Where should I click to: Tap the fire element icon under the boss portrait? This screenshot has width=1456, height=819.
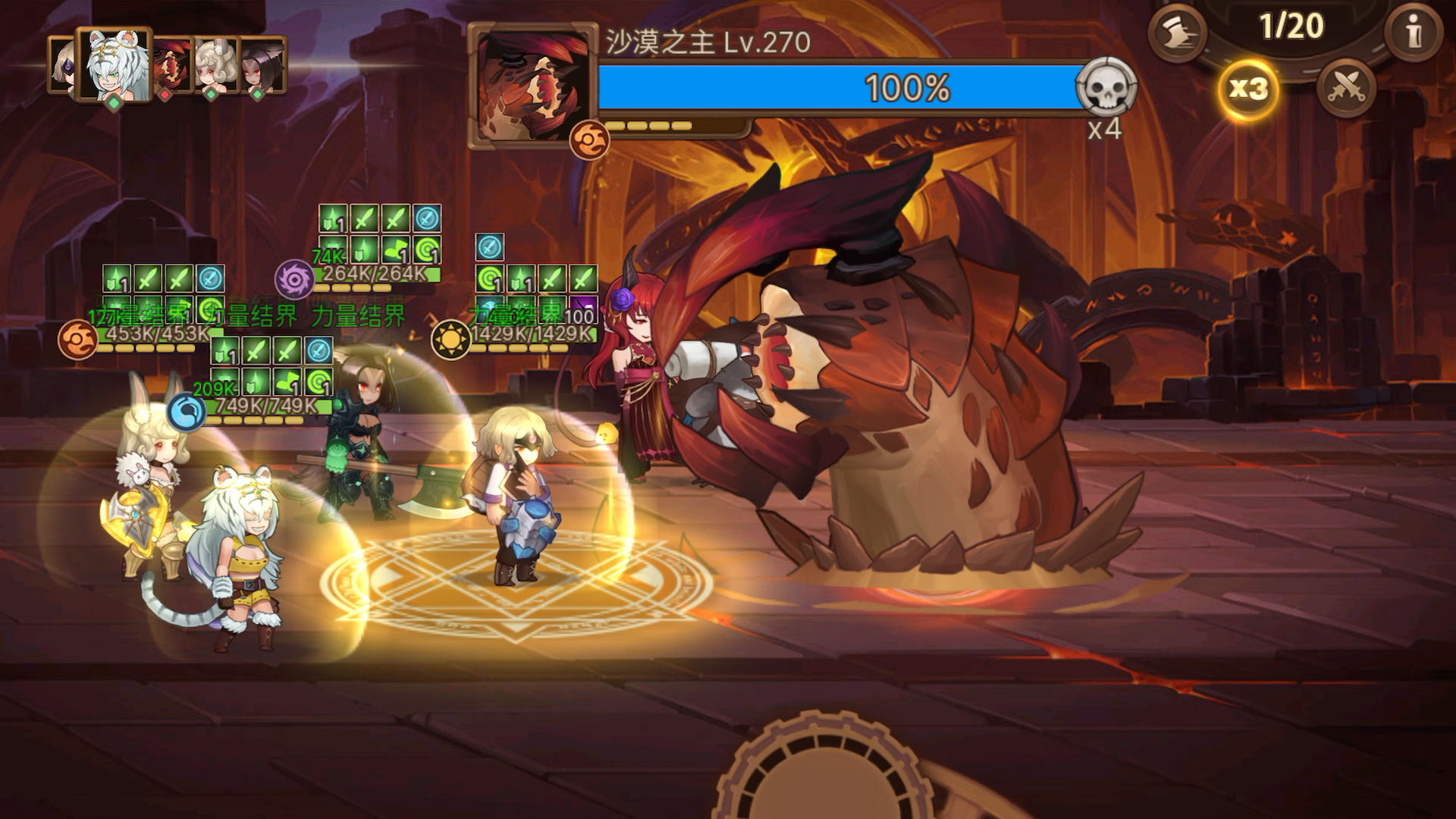[x=590, y=138]
